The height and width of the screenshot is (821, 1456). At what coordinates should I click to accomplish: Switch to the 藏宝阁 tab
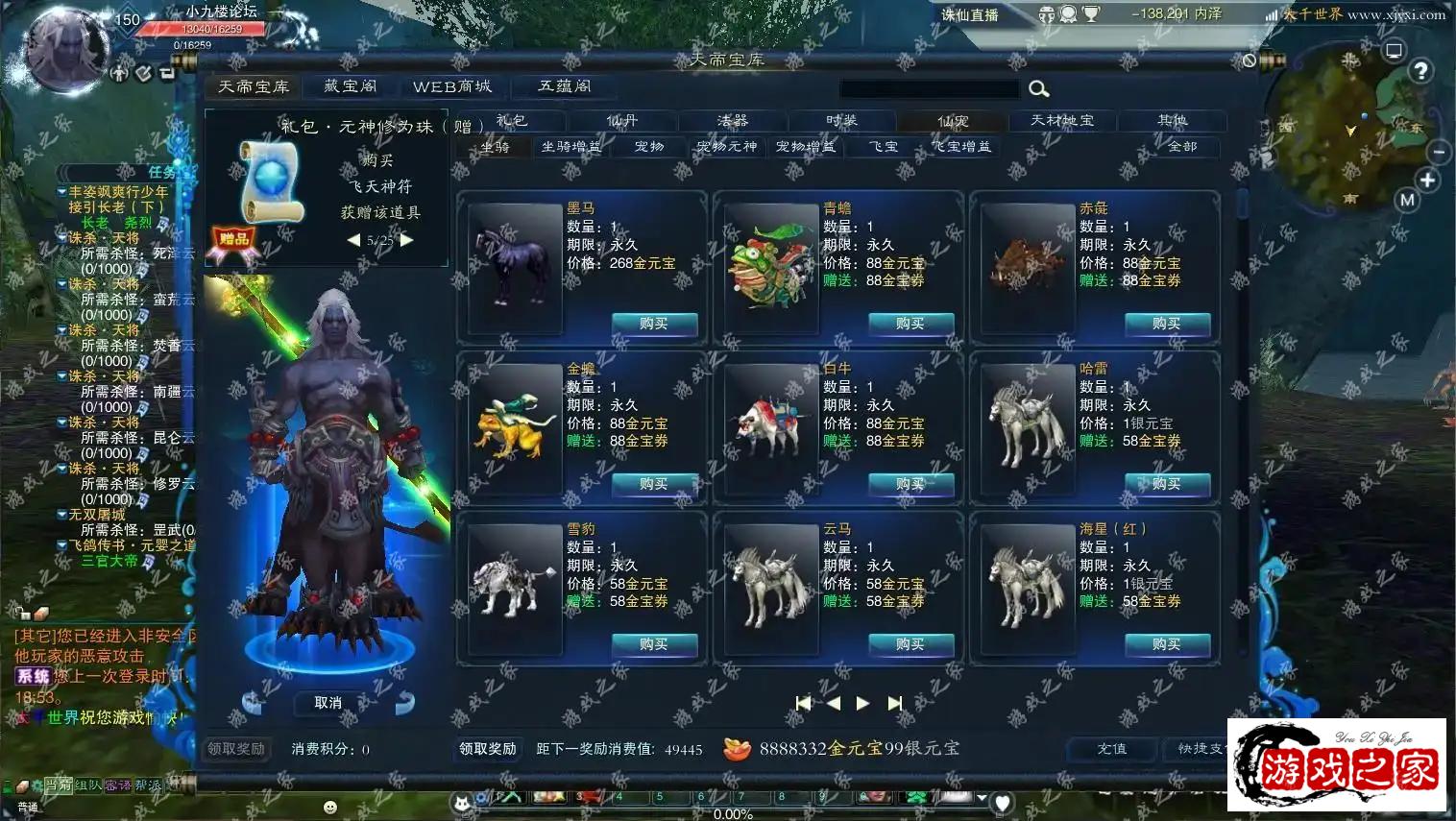pyautogui.click(x=350, y=86)
